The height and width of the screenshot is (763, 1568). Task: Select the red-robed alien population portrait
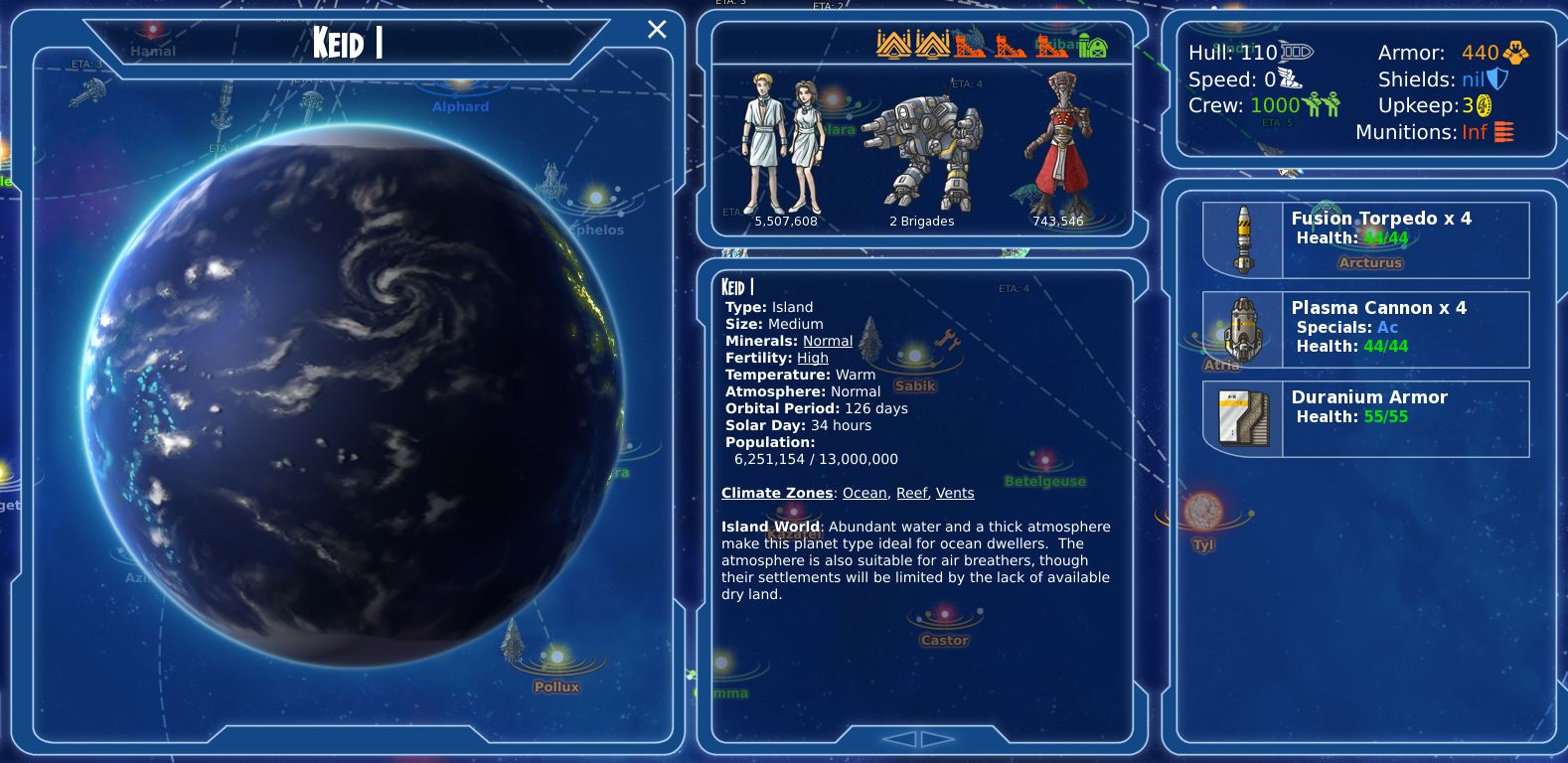pyautogui.click(x=1056, y=146)
